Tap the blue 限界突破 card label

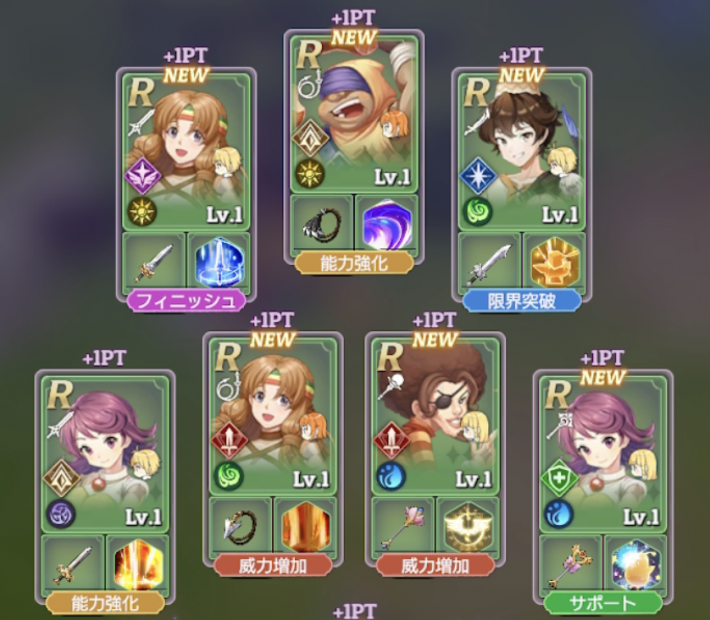coord(520,298)
